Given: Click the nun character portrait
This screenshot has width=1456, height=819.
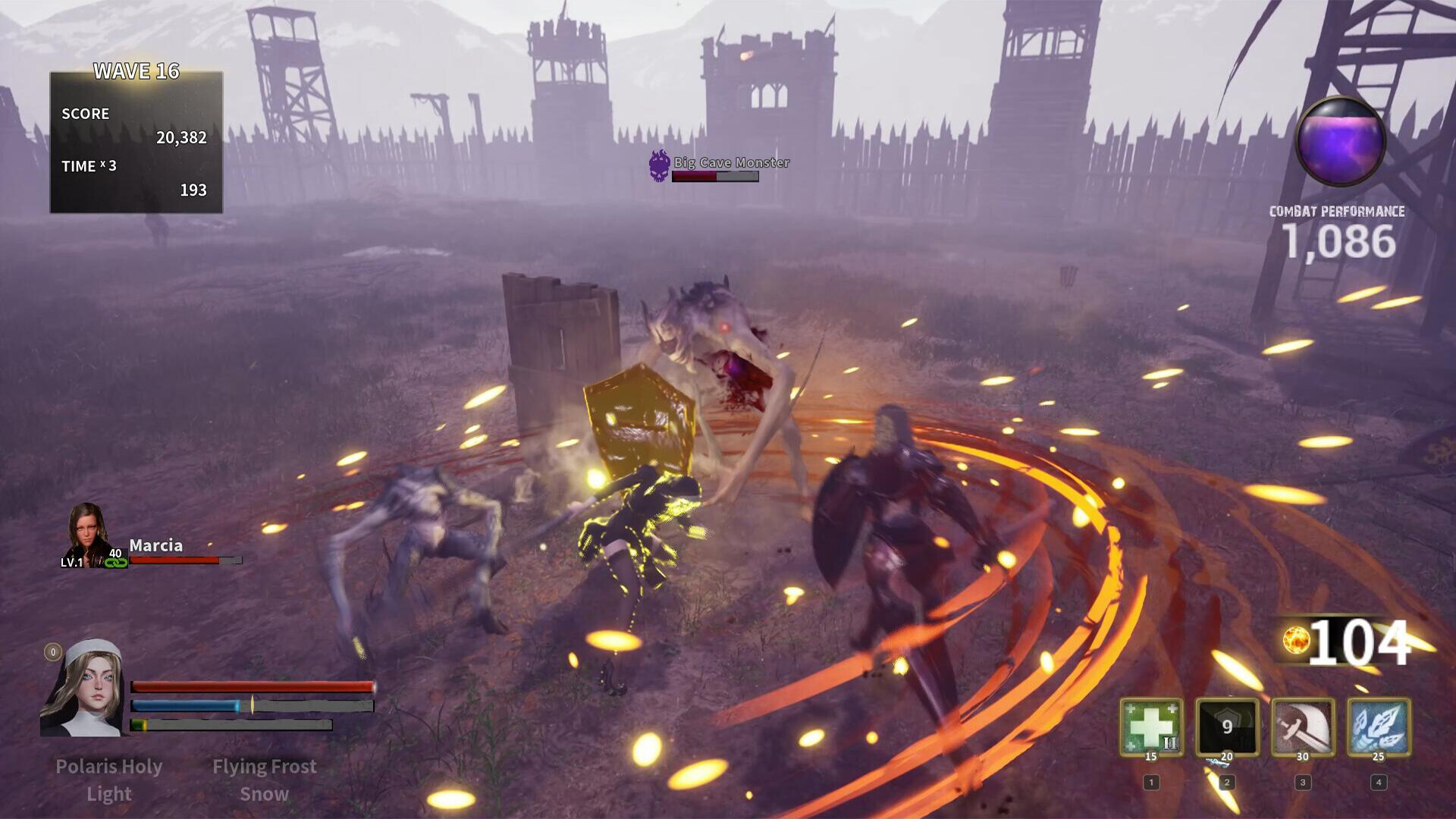Looking at the screenshot, I should tap(83, 689).
